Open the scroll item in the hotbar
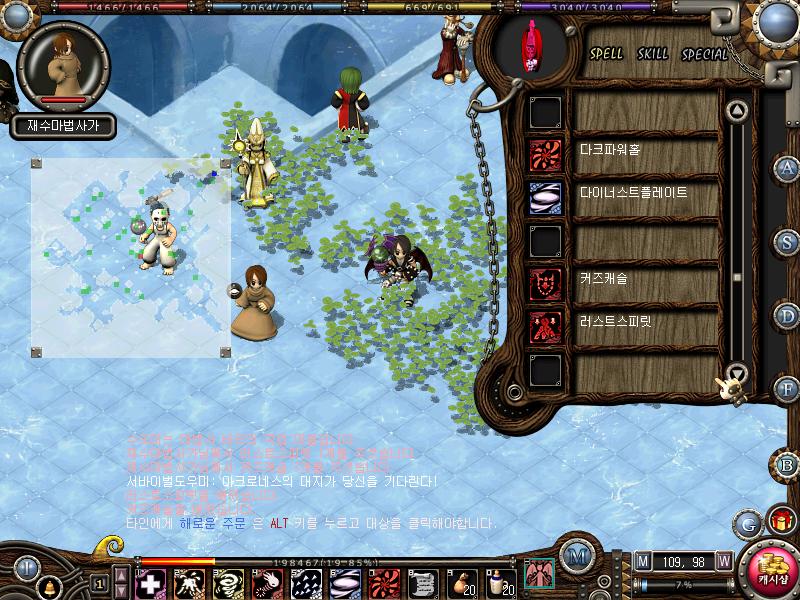Viewport: 800px width, 600px height. [x=422, y=583]
